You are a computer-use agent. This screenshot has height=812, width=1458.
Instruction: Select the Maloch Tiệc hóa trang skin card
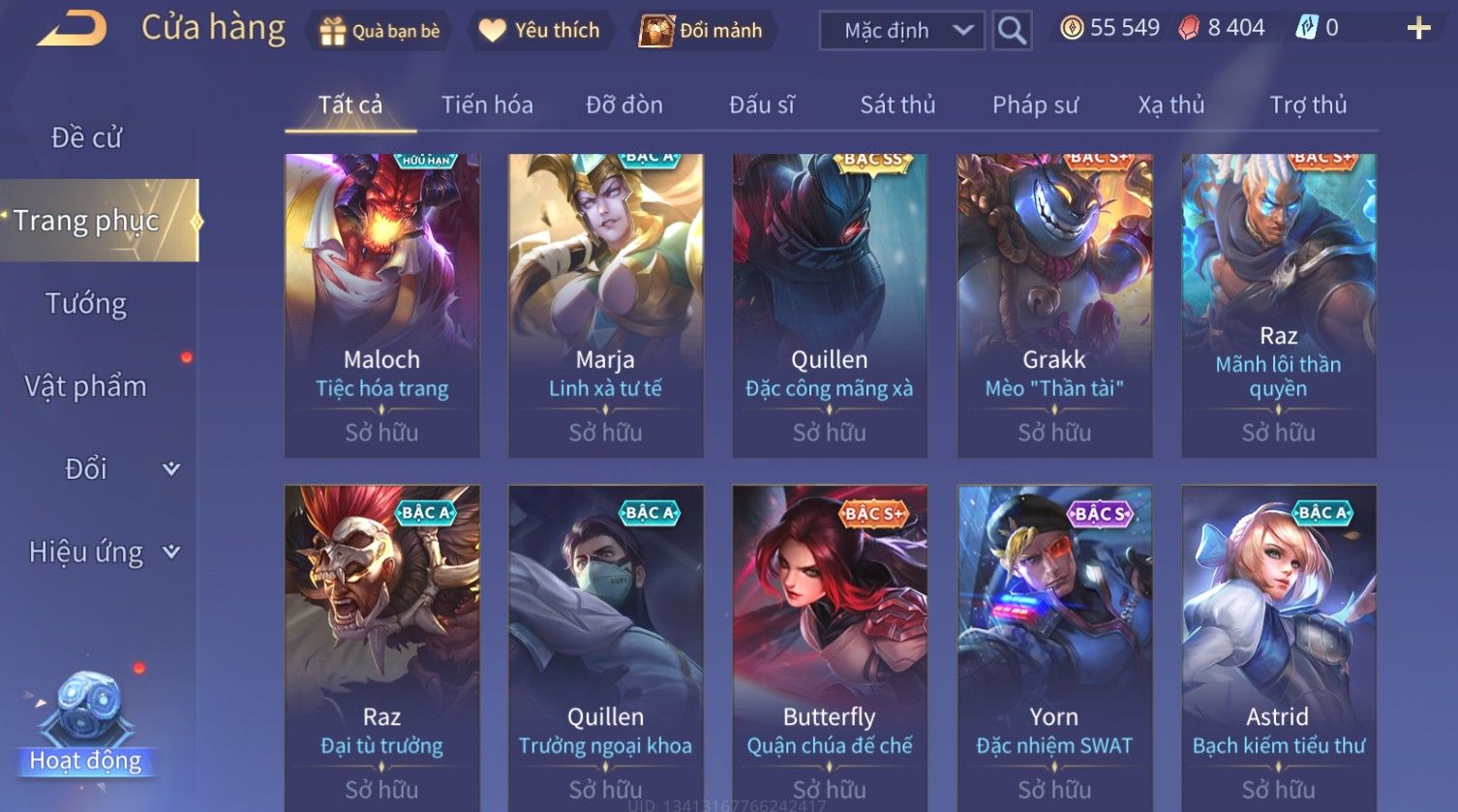tap(382, 305)
